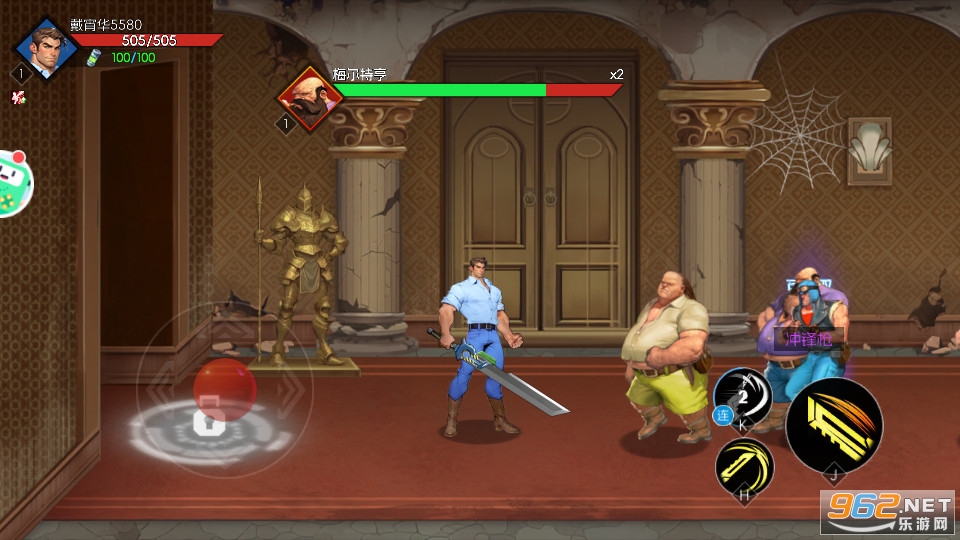960x540 pixels.
Task: Activate the combo skill with the 连 badge
Action: [x=742, y=399]
